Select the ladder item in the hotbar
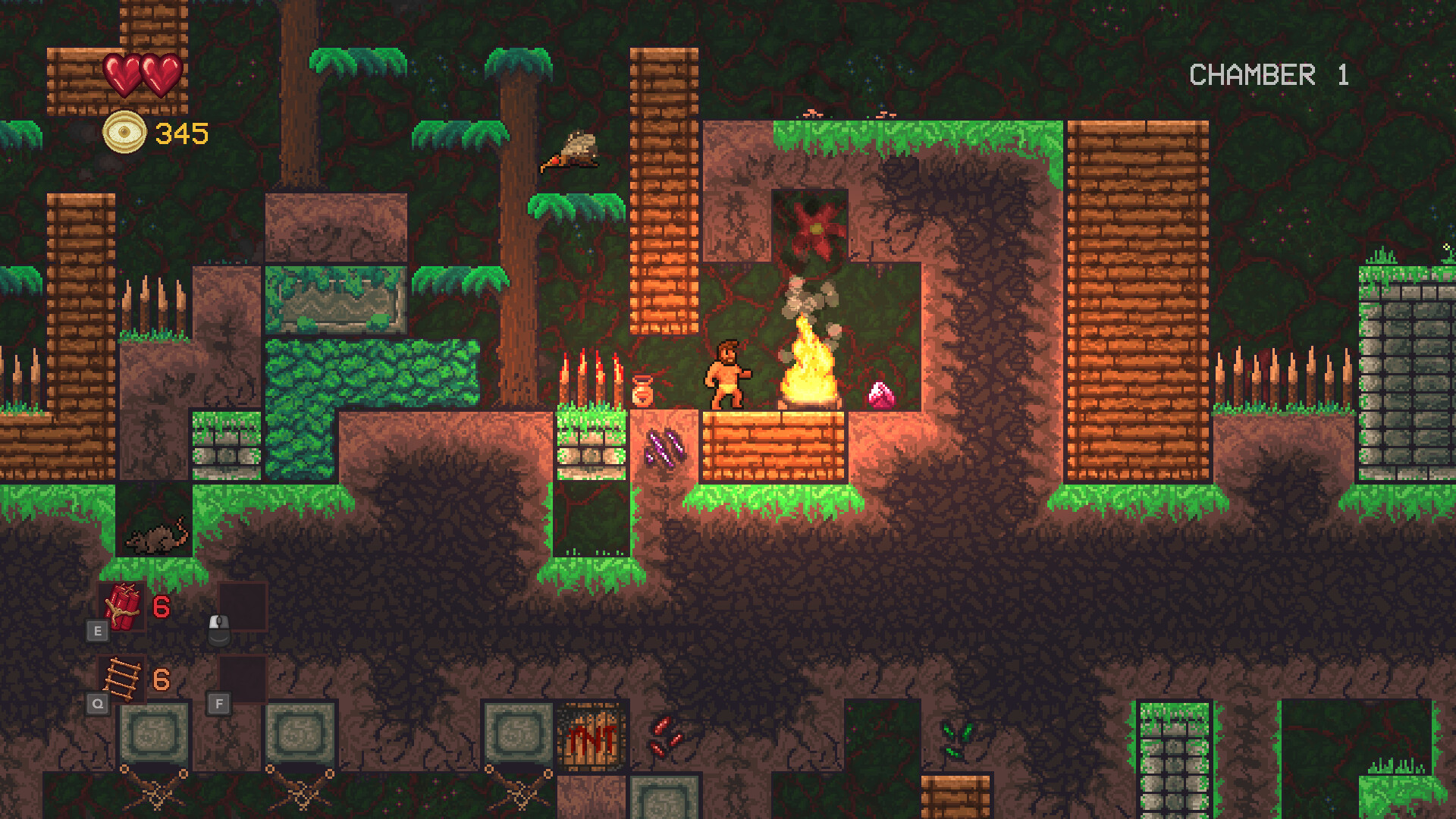 (x=123, y=677)
